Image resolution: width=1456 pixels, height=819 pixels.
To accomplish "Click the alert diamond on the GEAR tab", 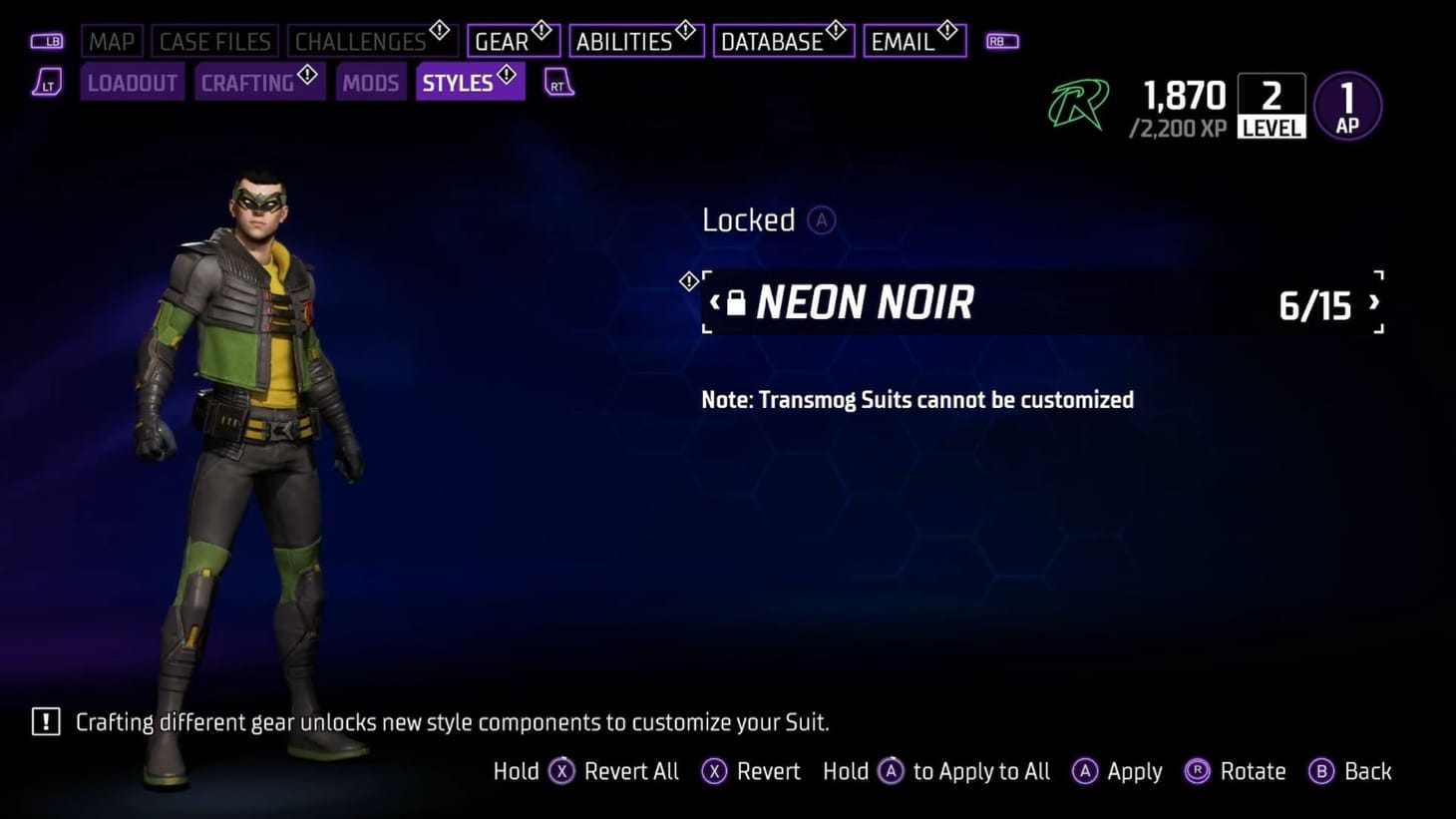I will pos(542,28).
